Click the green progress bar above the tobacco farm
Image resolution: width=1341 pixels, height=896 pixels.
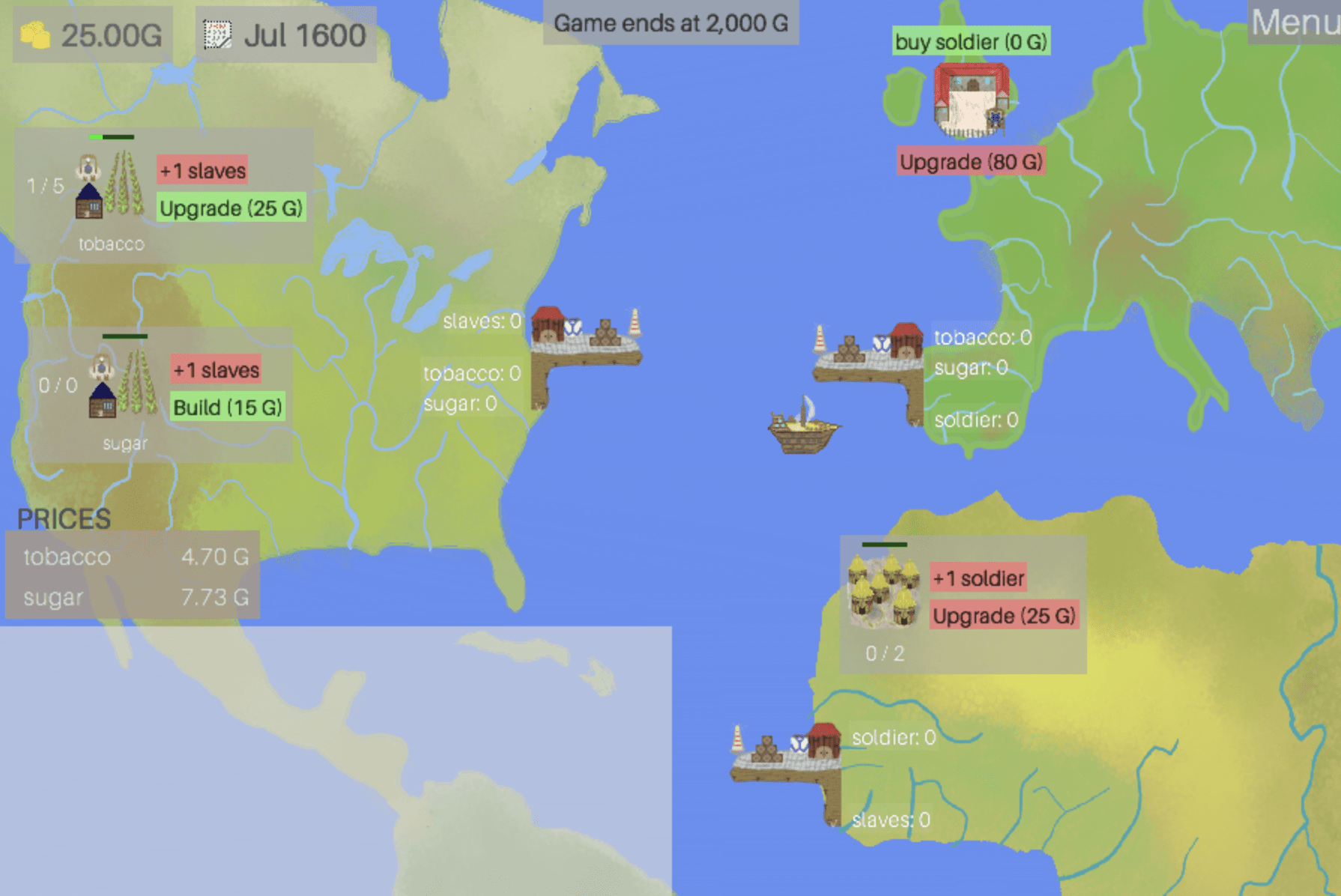click(x=111, y=137)
